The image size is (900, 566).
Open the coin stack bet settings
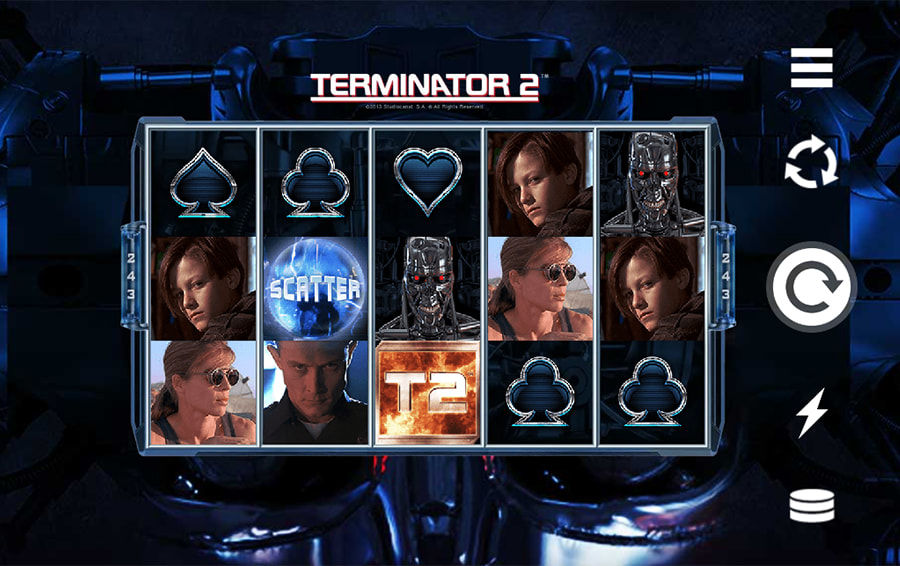point(811,505)
